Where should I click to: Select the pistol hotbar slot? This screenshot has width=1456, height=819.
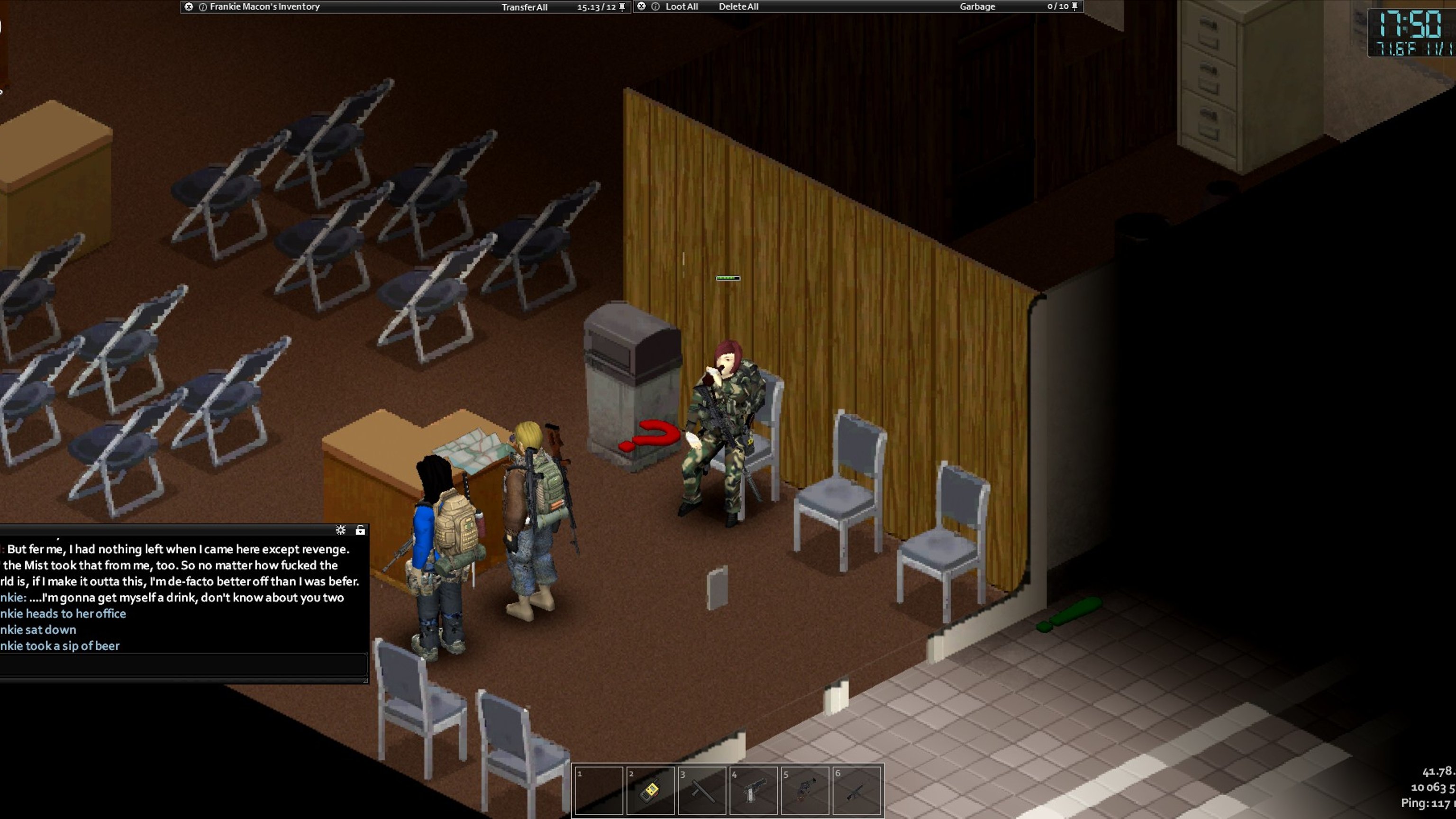pos(754,790)
